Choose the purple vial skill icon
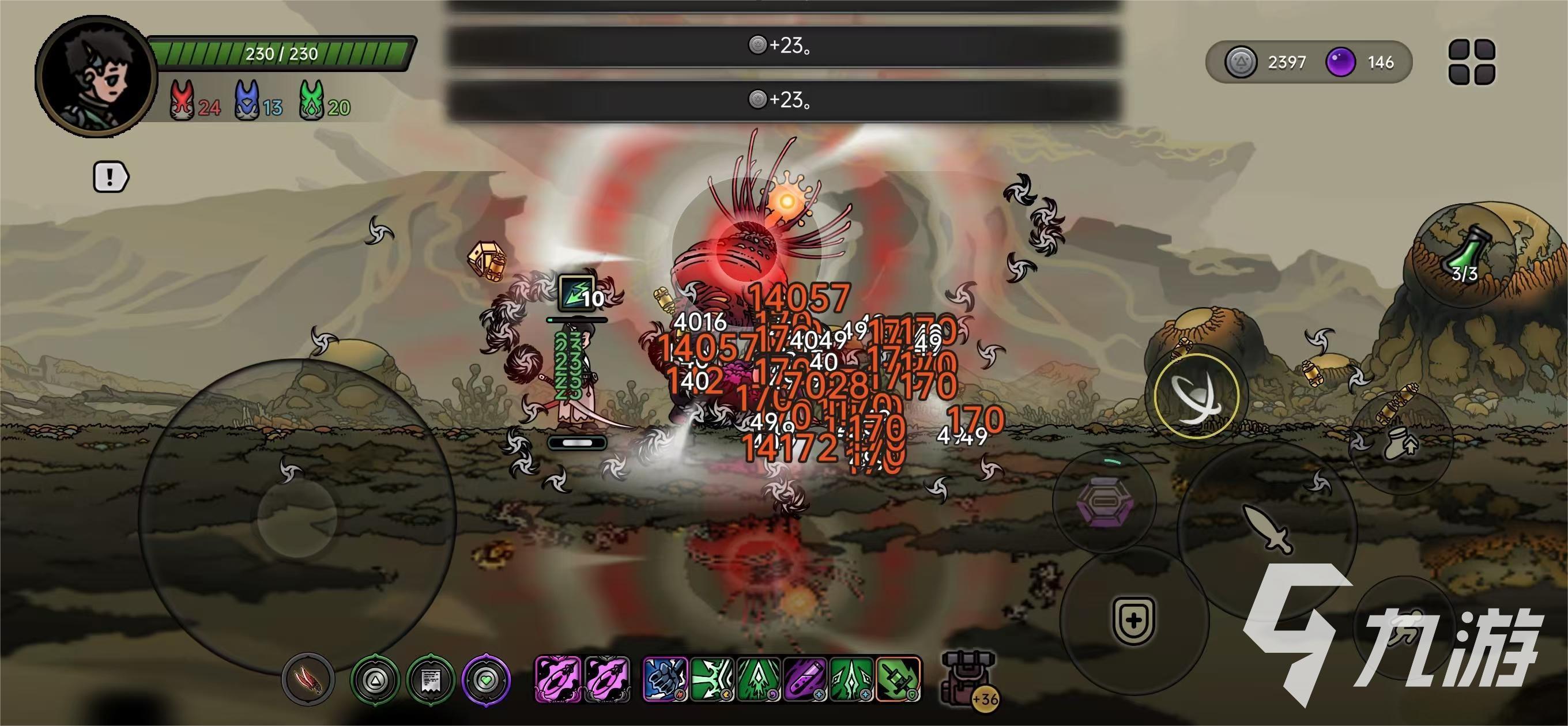This screenshot has height=726, width=1568. pyautogui.click(x=805, y=679)
